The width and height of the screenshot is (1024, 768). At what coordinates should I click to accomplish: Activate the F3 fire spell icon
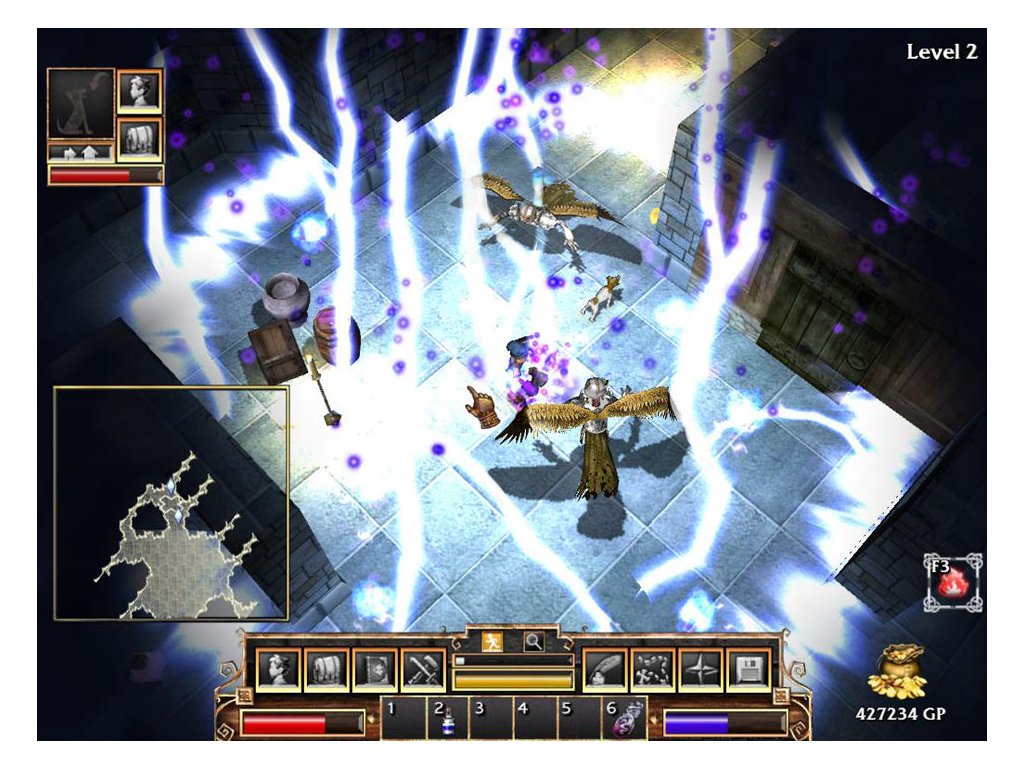pos(952,584)
